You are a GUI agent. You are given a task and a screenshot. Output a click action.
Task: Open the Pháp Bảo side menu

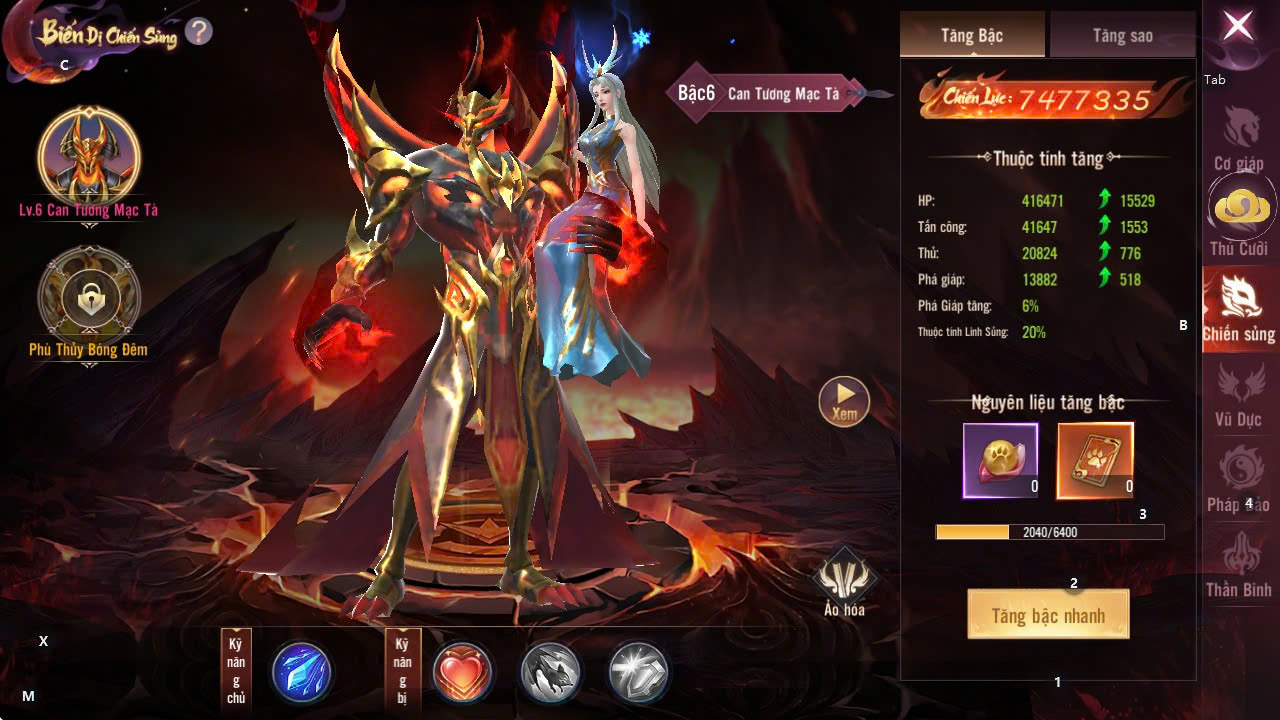pyautogui.click(x=1240, y=478)
